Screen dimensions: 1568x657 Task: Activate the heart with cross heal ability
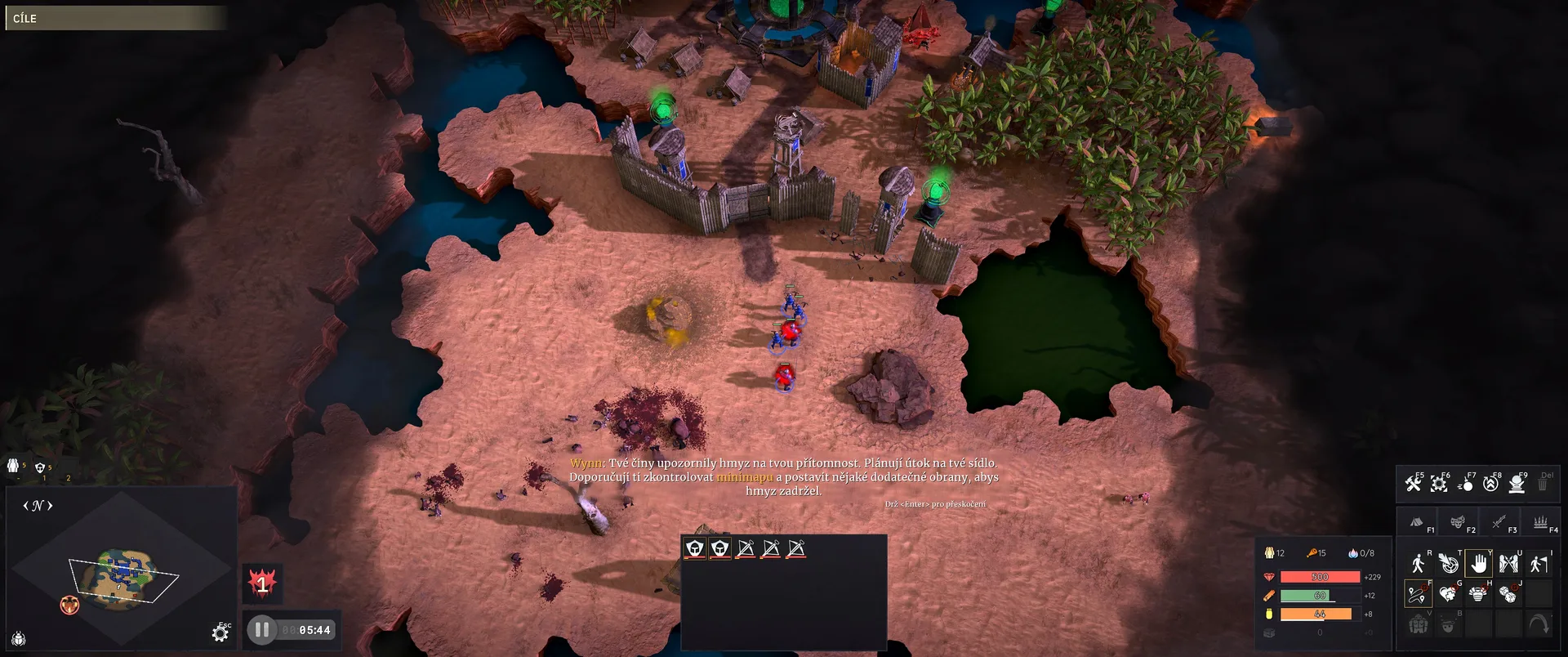[1448, 594]
